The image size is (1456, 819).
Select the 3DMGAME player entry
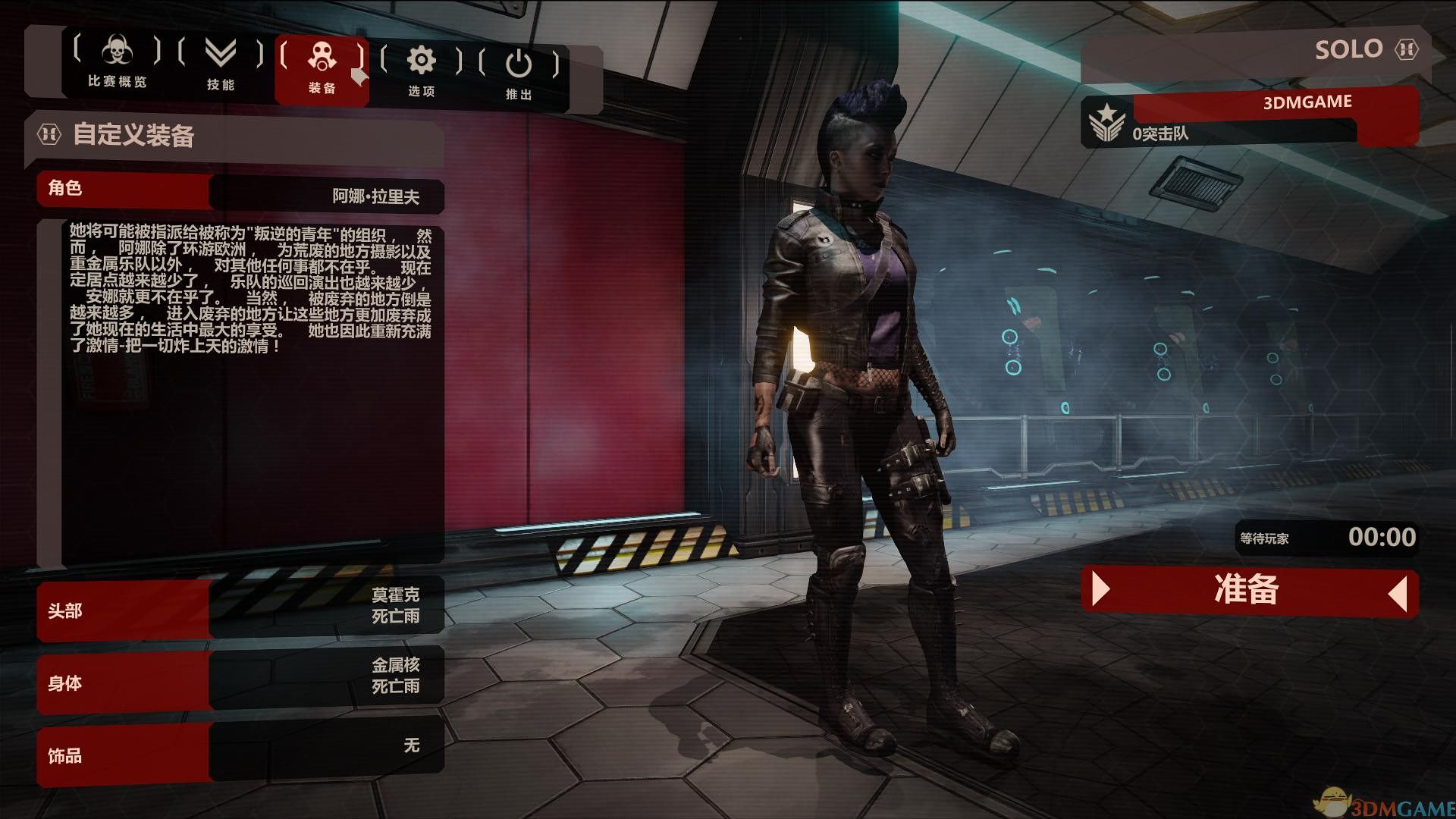[1274, 115]
